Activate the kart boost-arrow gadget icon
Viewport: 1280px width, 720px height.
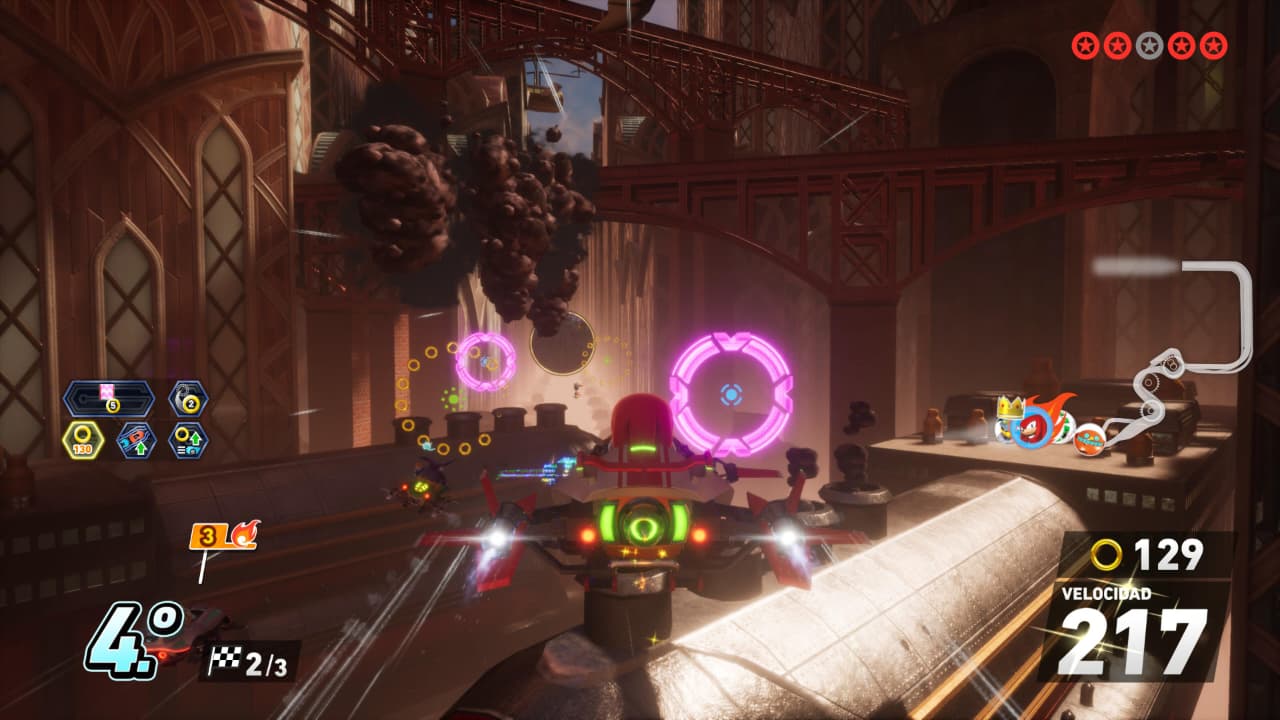(137, 440)
